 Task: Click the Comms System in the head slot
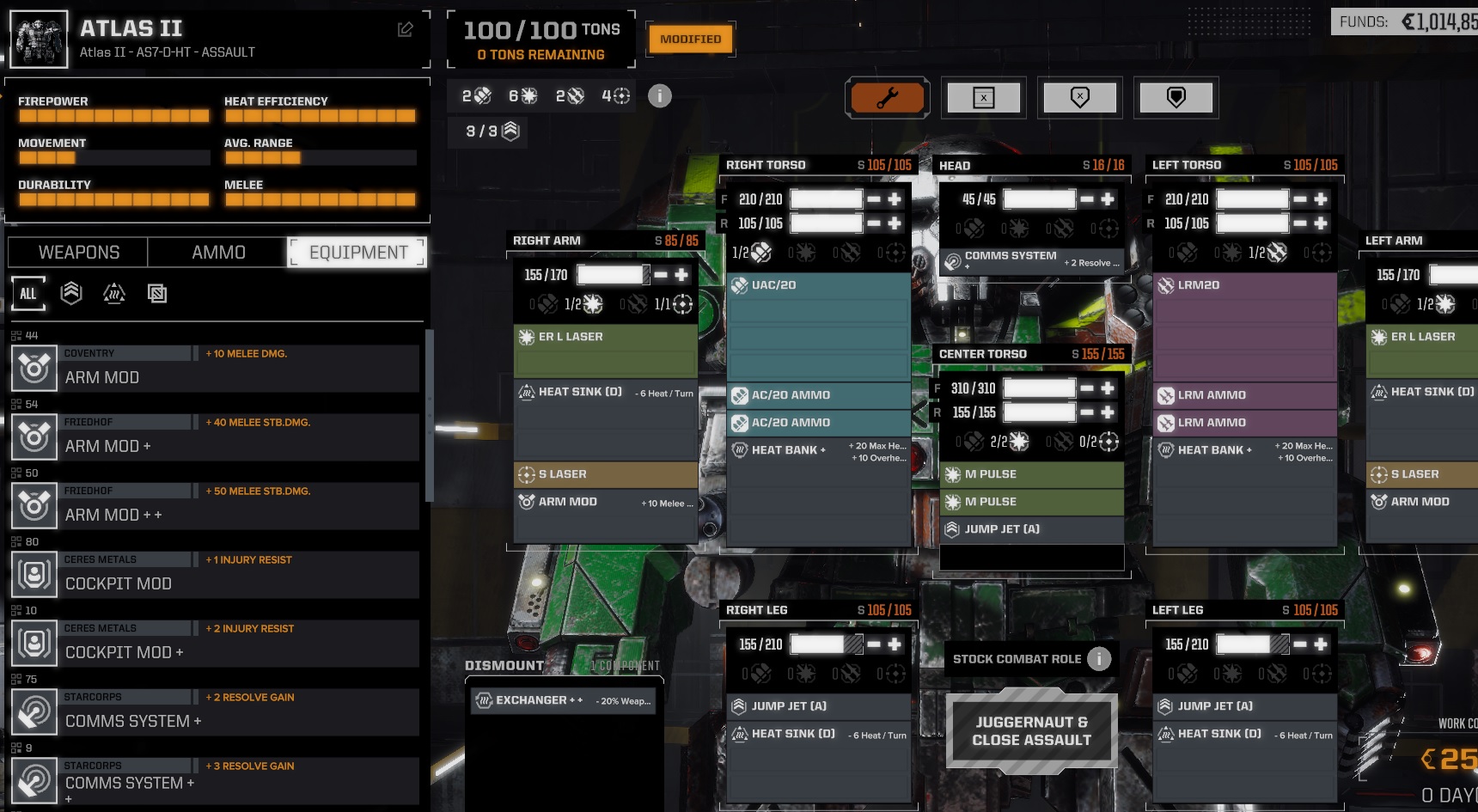pos(1031,259)
